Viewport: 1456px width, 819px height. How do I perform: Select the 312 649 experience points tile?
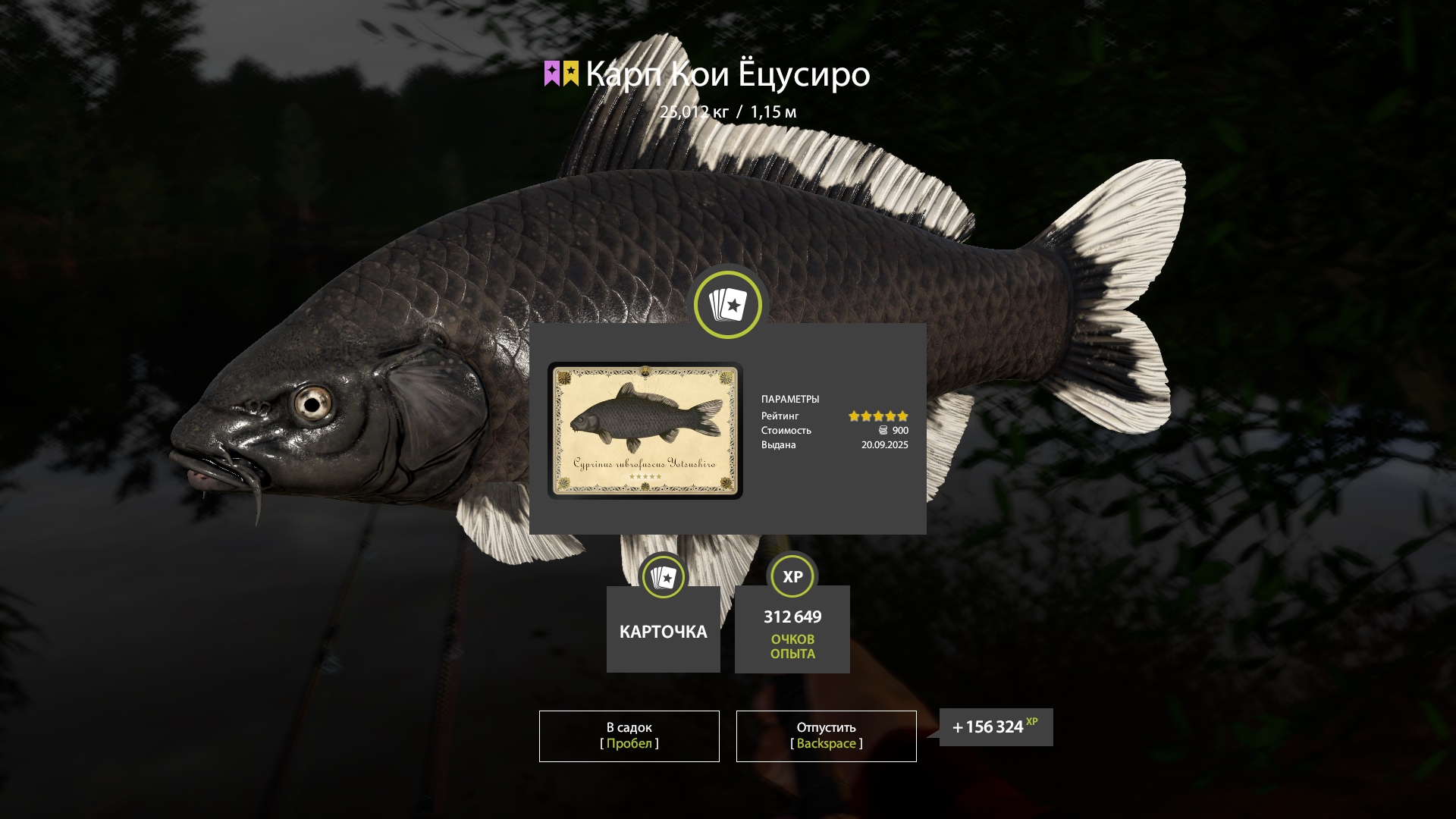tap(792, 629)
